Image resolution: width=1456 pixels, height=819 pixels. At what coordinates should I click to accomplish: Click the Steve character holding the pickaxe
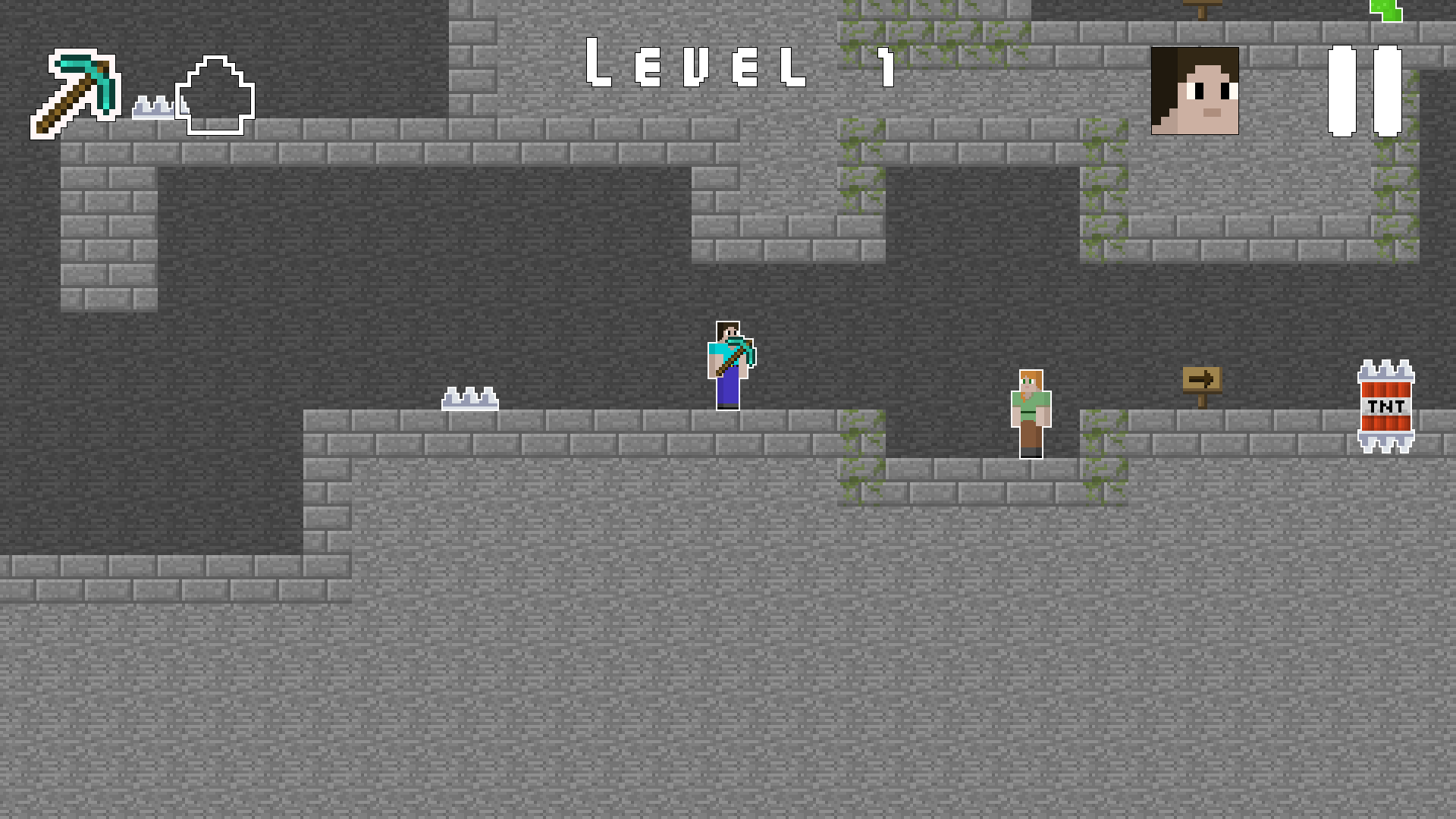click(728, 364)
